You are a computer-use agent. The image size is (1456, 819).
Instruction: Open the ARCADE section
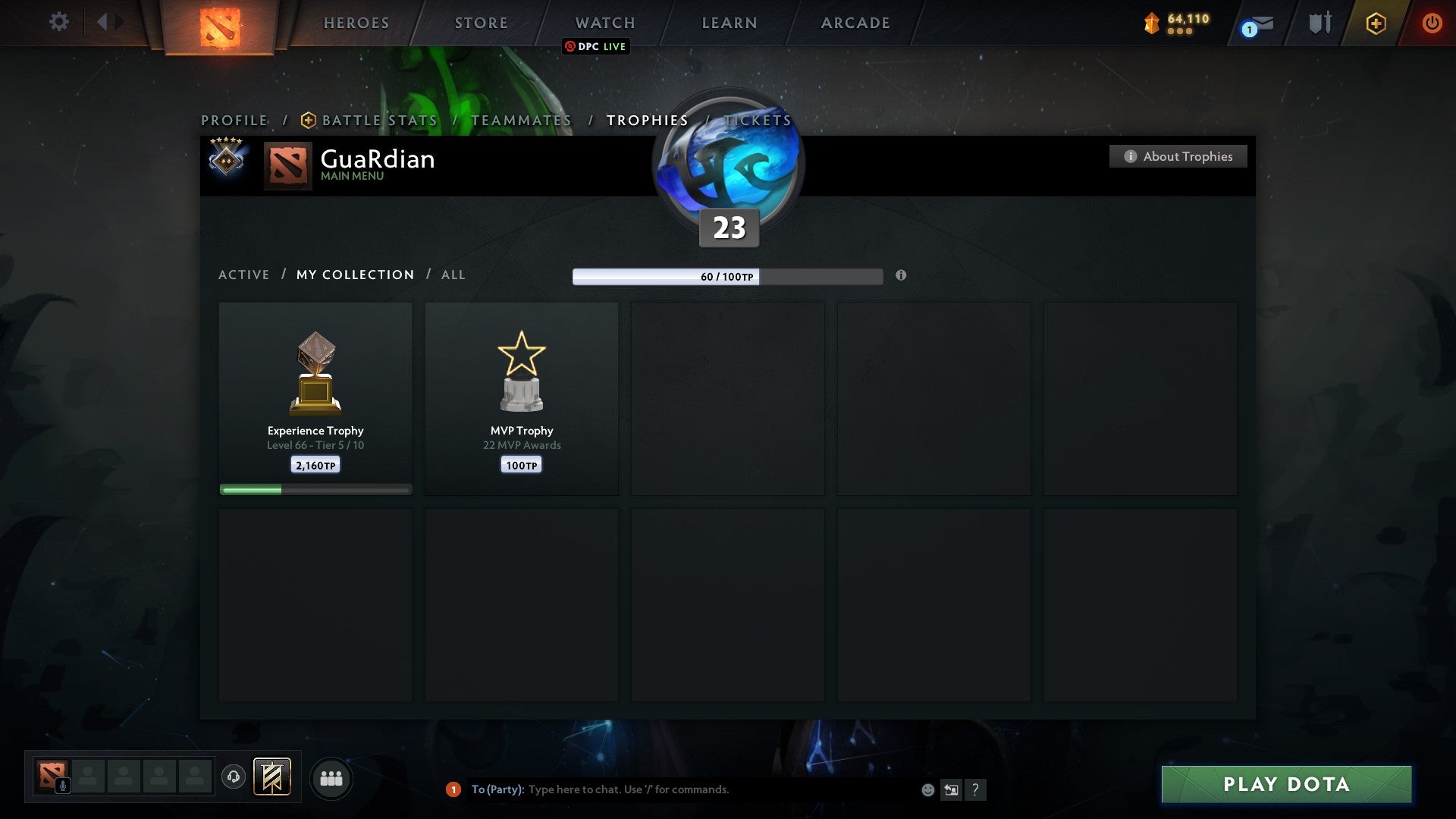tap(855, 22)
